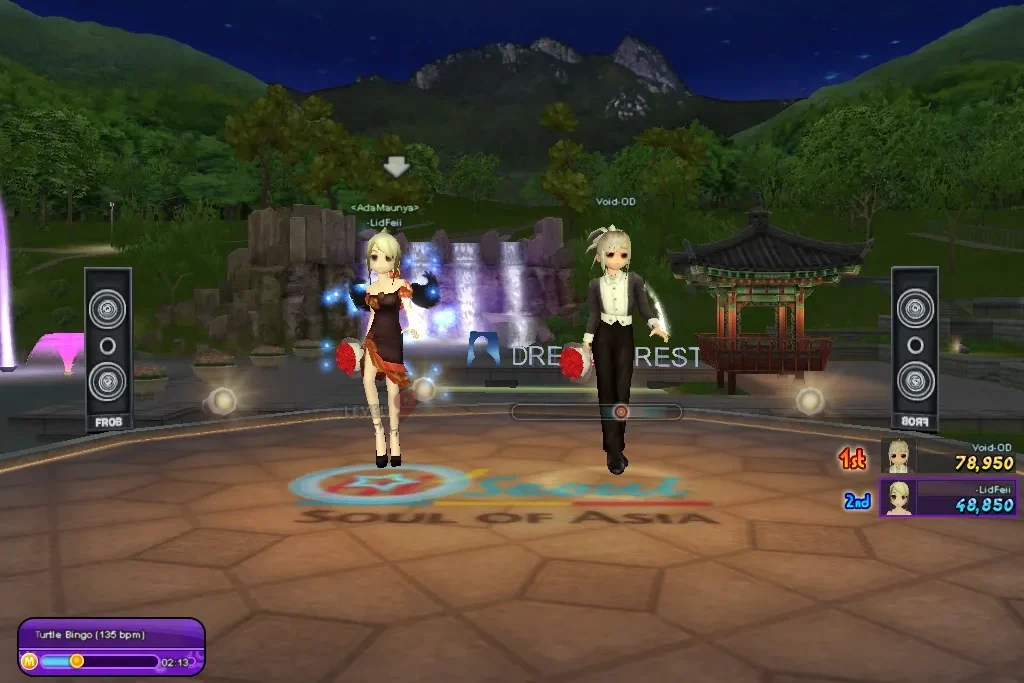
Task: Click the gold M icon in song panel
Action: [x=29, y=661]
